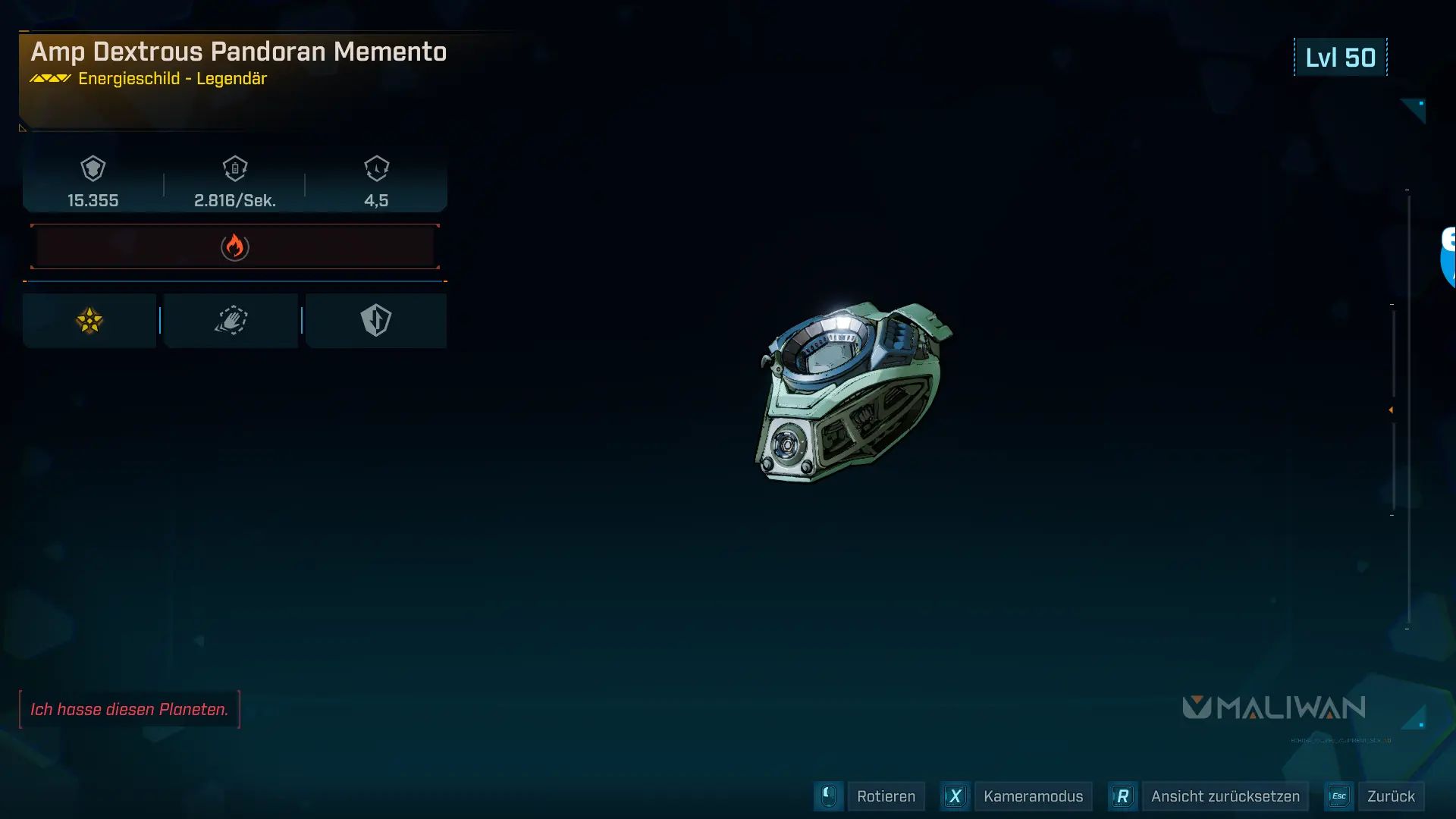Select the hand perk icon
Image resolution: width=1456 pixels, height=819 pixels.
coord(231,320)
